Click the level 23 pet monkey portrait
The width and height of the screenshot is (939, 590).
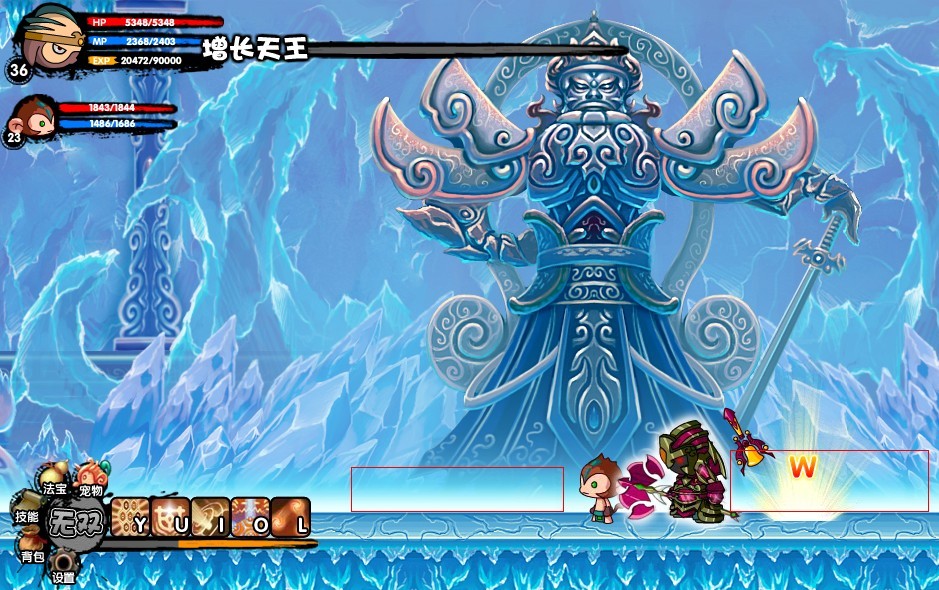click(x=34, y=117)
